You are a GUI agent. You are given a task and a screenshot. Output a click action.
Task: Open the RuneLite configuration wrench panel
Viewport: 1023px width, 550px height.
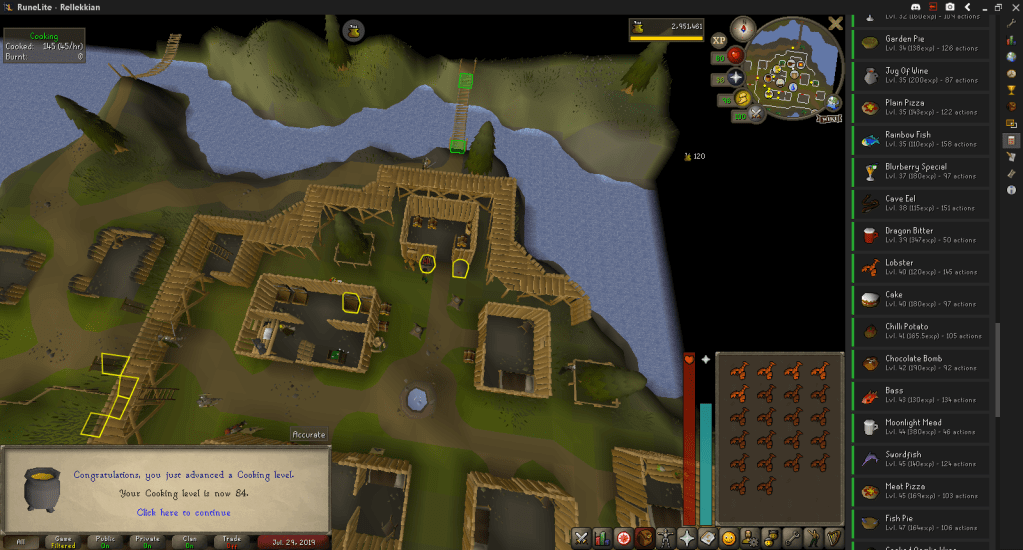(1011, 22)
